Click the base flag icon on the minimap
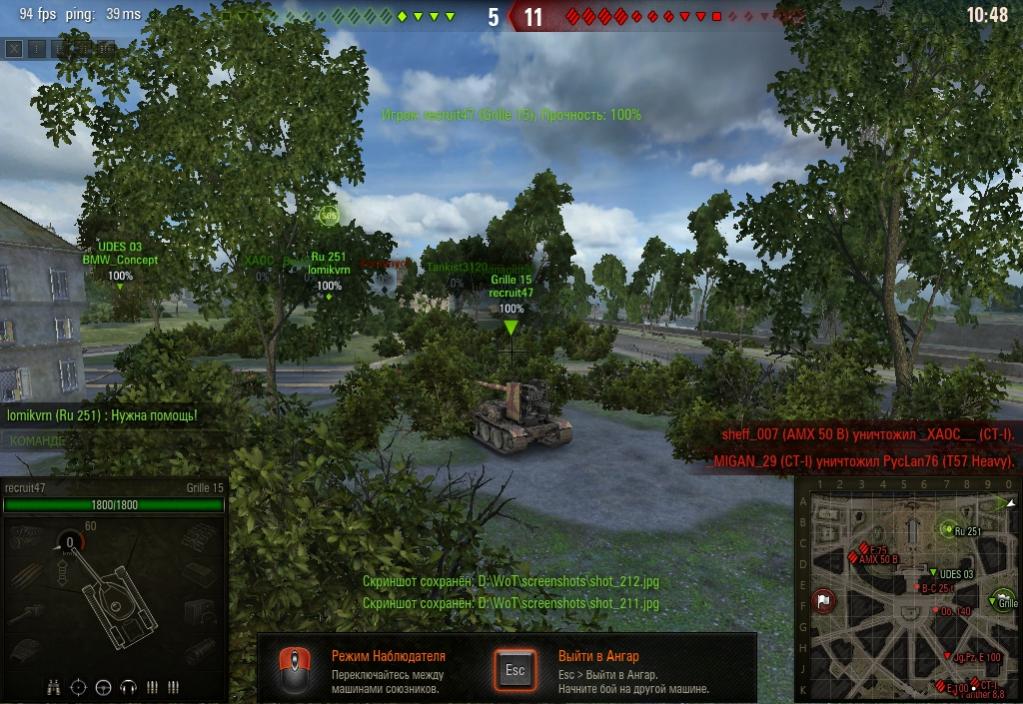Image resolution: width=1023 pixels, height=704 pixels. 823,600
